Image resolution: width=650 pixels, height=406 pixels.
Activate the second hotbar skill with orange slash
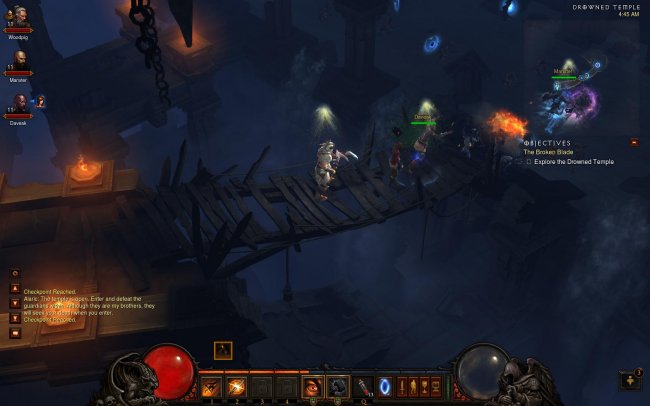(x=236, y=386)
